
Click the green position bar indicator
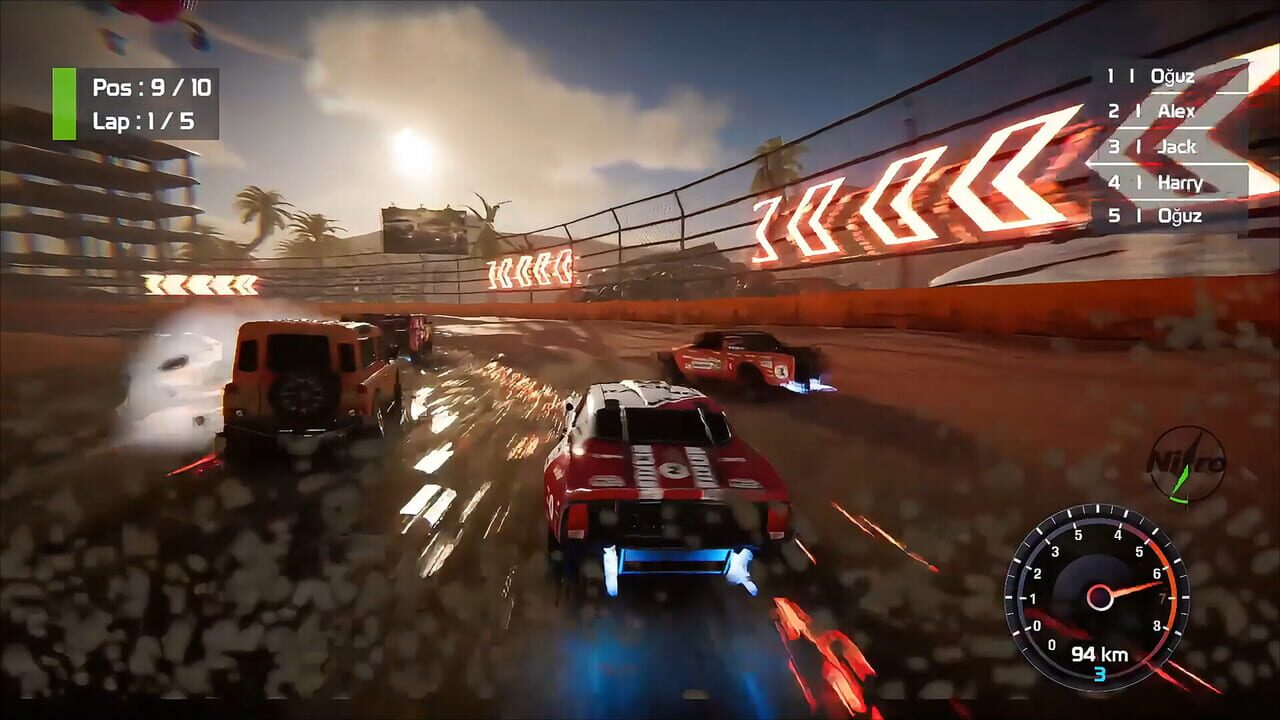click(65, 104)
